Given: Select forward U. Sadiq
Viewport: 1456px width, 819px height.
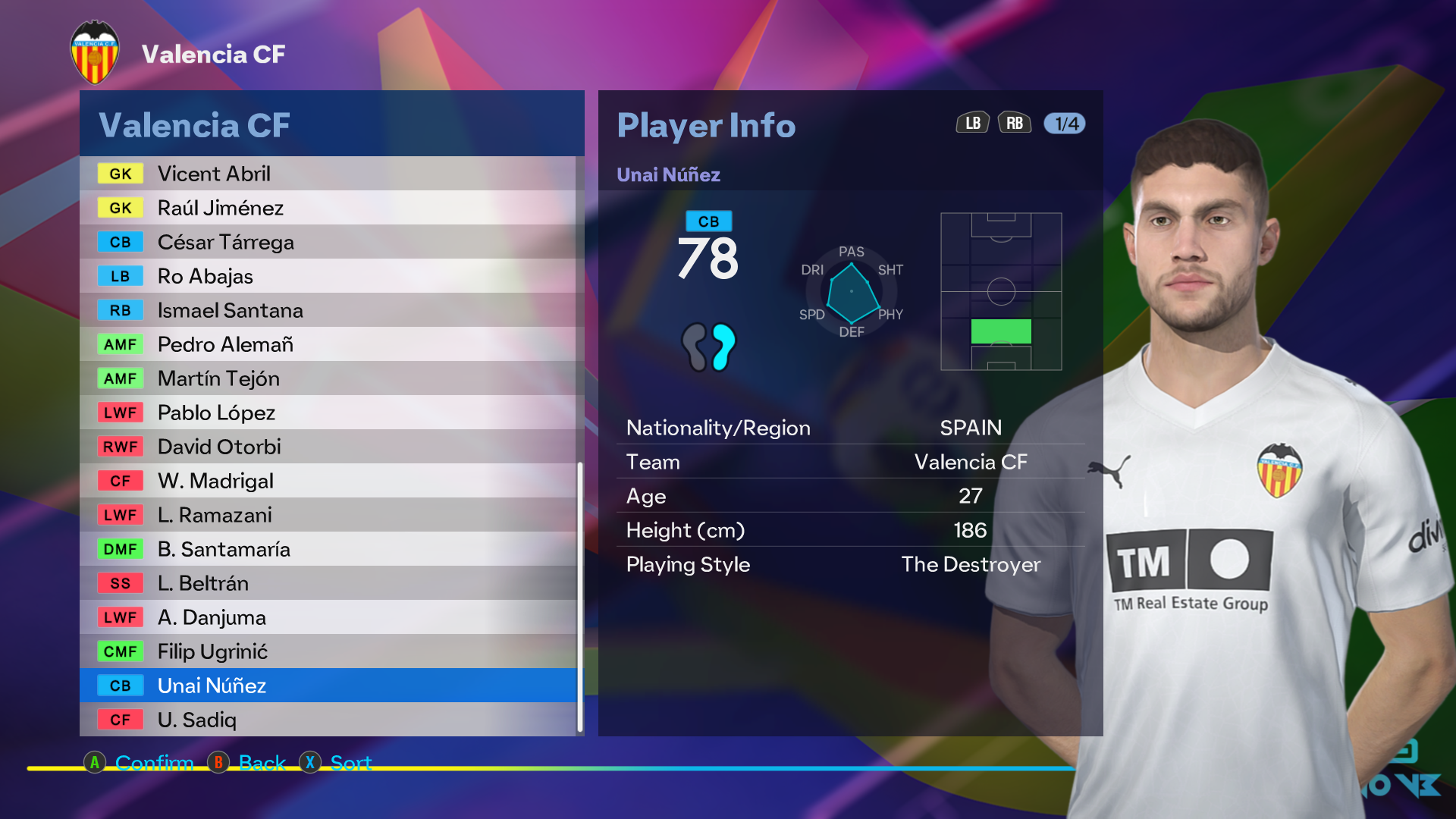Looking at the screenshot, I should 328,720.
